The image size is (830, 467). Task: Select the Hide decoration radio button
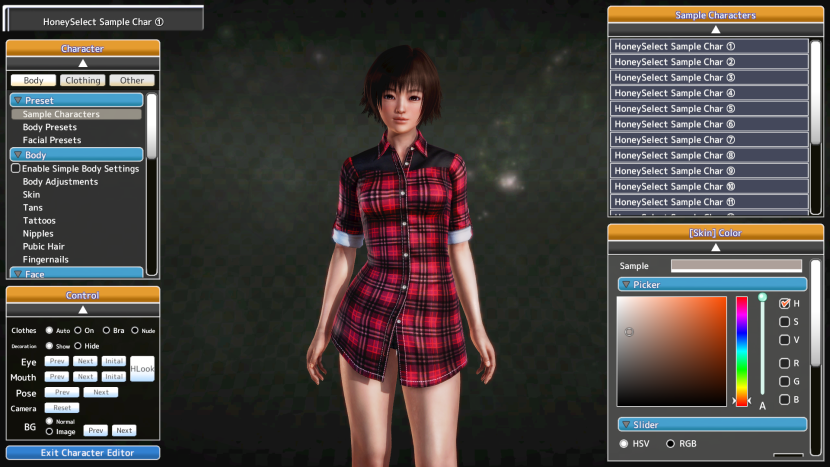pyautogui.click(x=77, y=346)
